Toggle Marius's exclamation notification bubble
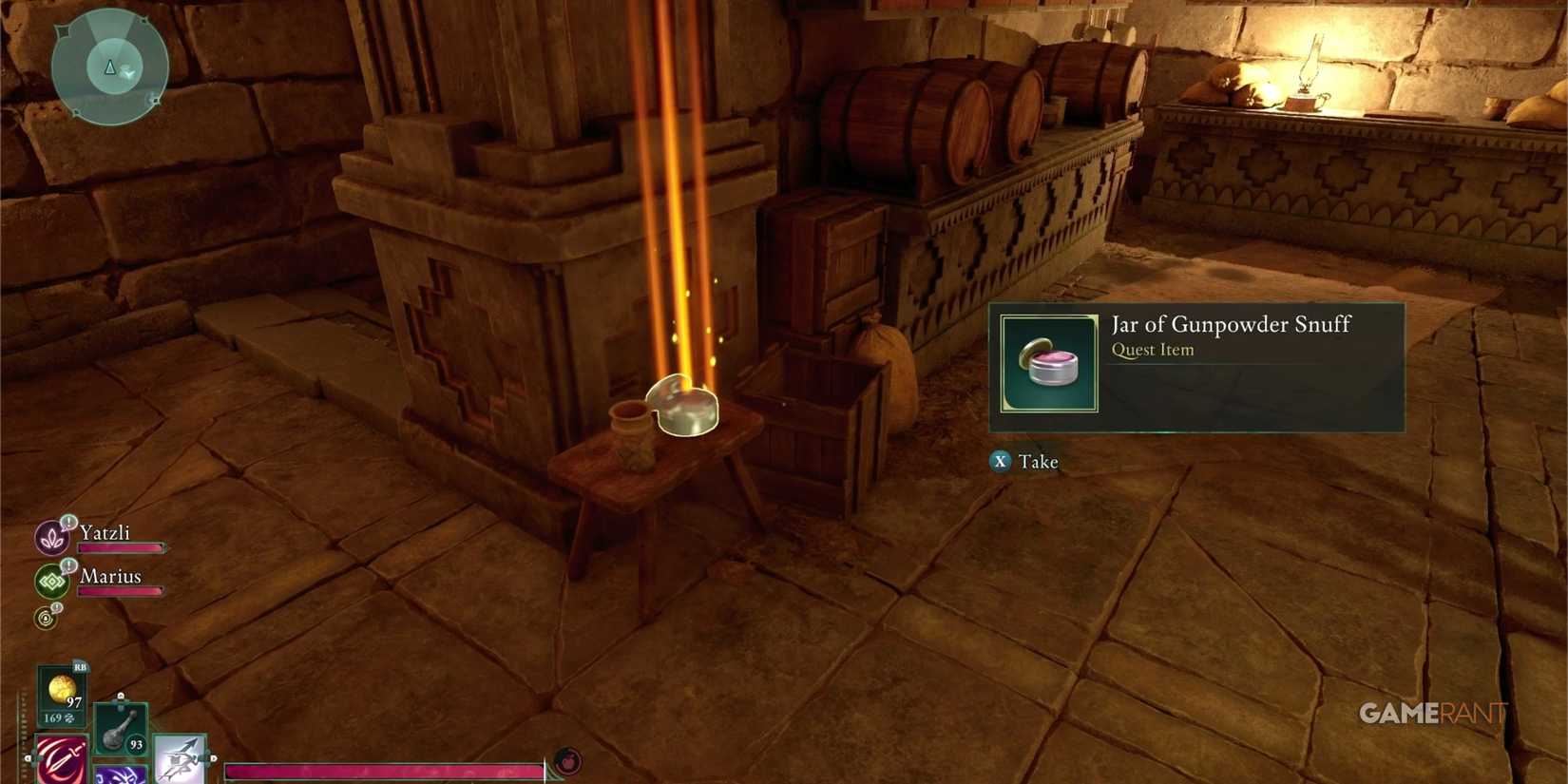 pyautogui.click(x=67, y=564)
